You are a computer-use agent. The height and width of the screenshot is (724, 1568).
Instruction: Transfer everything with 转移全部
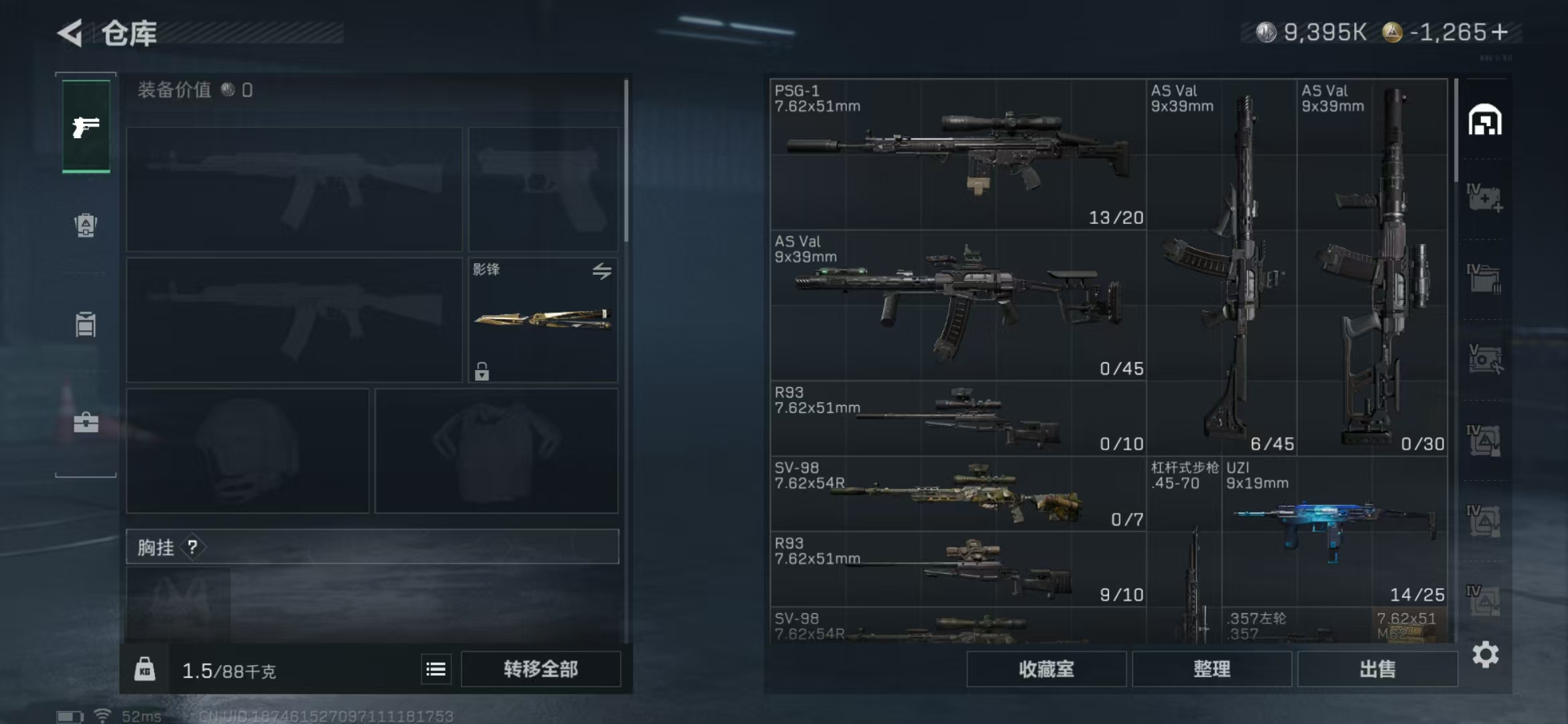click(541, 669)
